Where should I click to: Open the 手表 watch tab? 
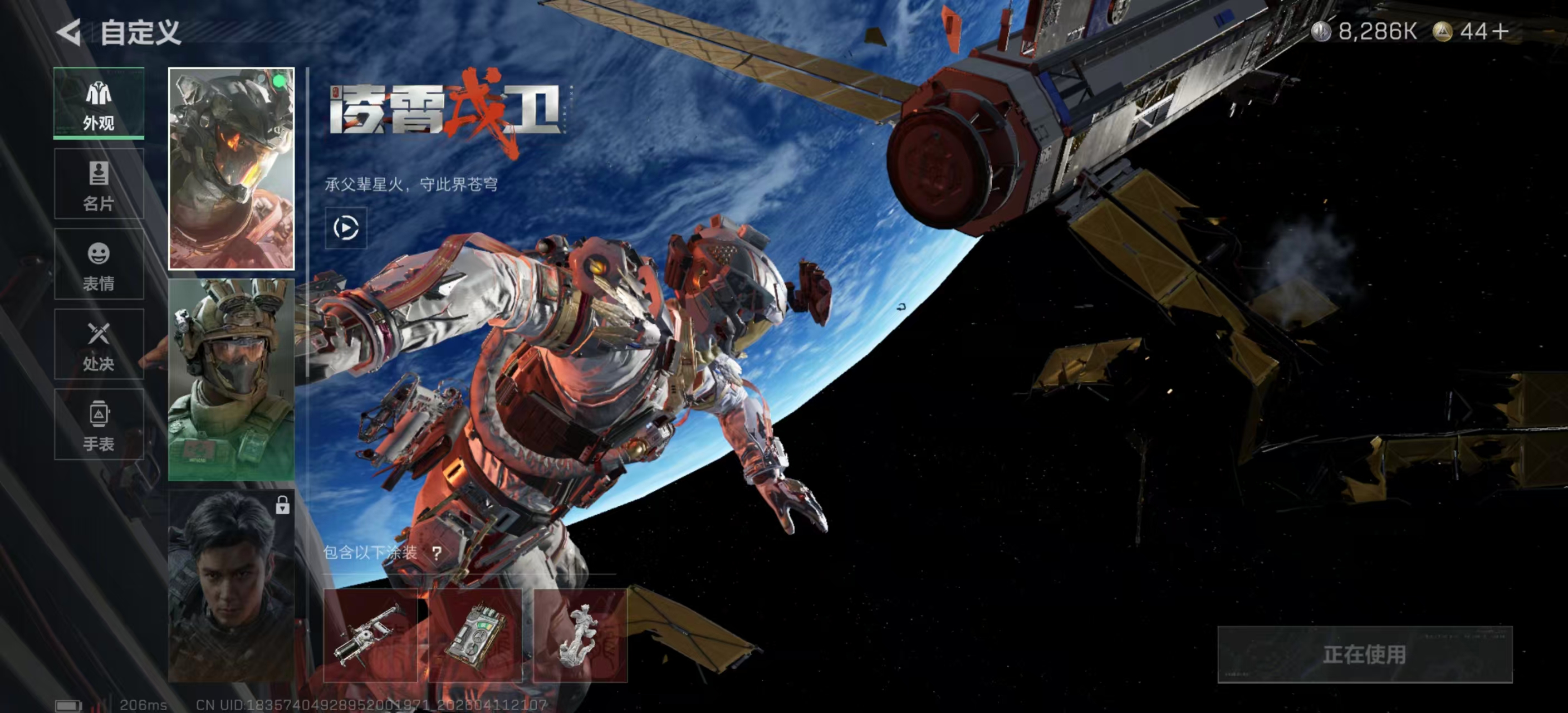(99, 424)
